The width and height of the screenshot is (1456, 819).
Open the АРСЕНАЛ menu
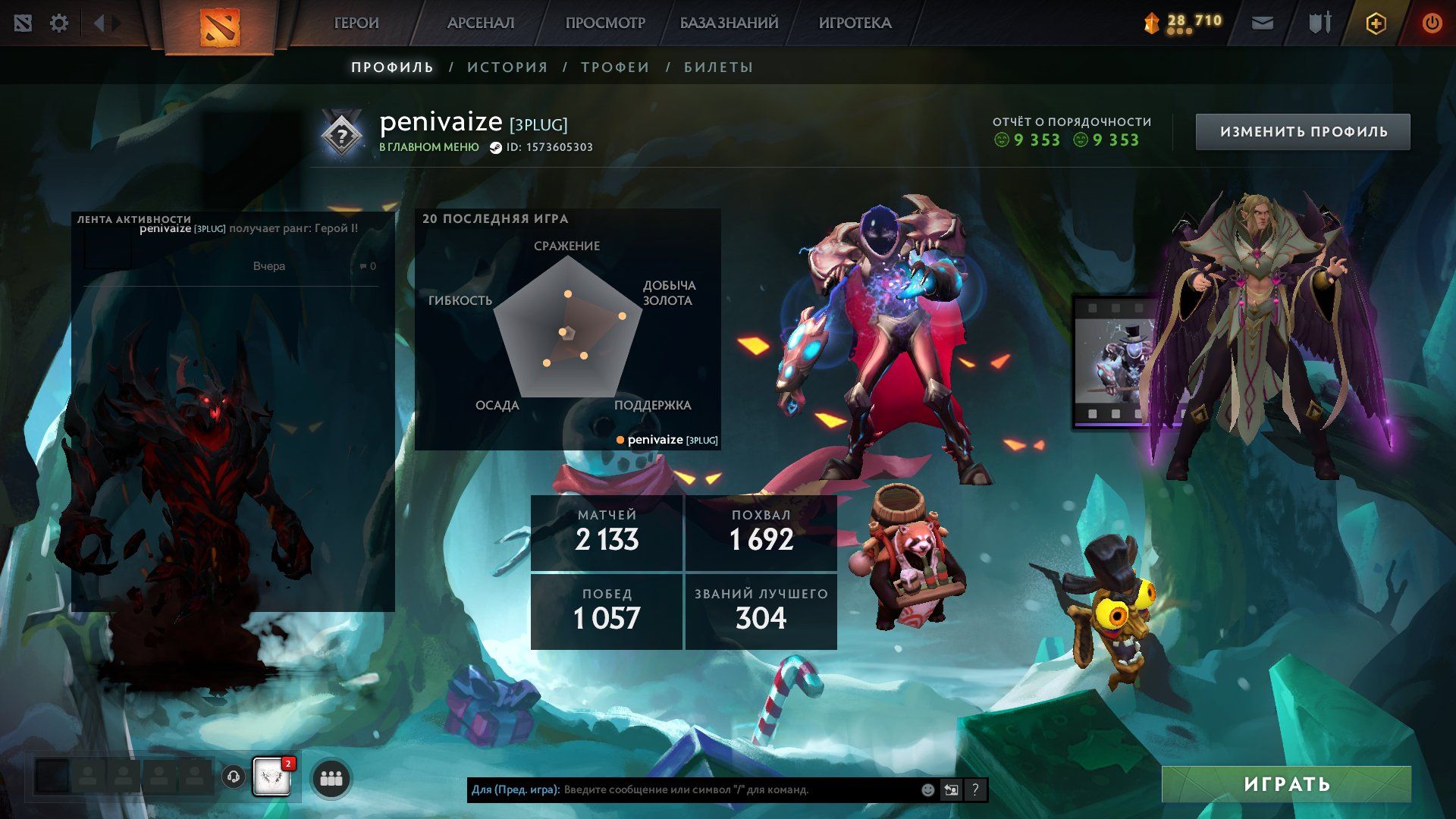tap(481, 23)
